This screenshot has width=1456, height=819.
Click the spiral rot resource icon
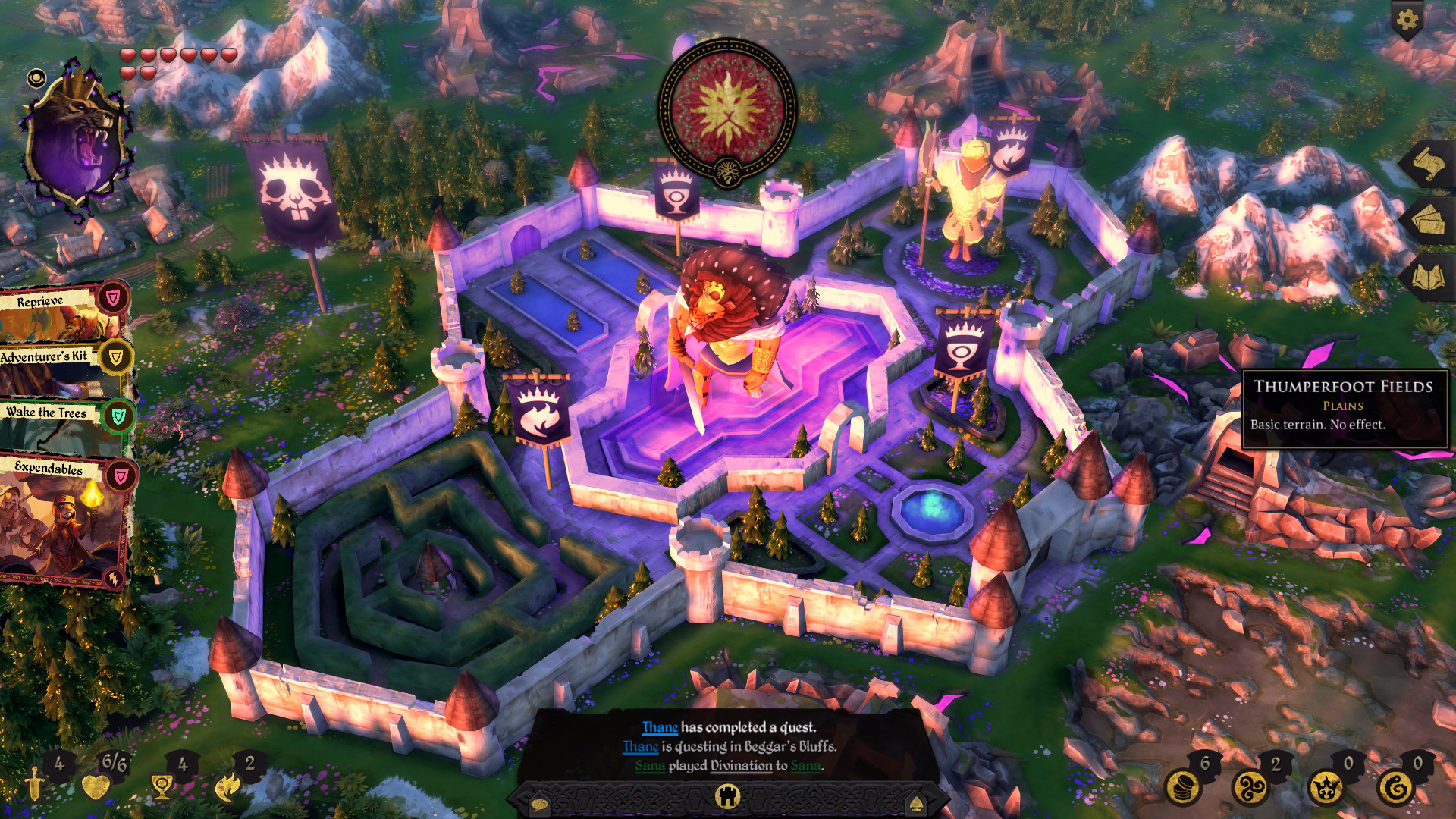tap(1395, 787)
